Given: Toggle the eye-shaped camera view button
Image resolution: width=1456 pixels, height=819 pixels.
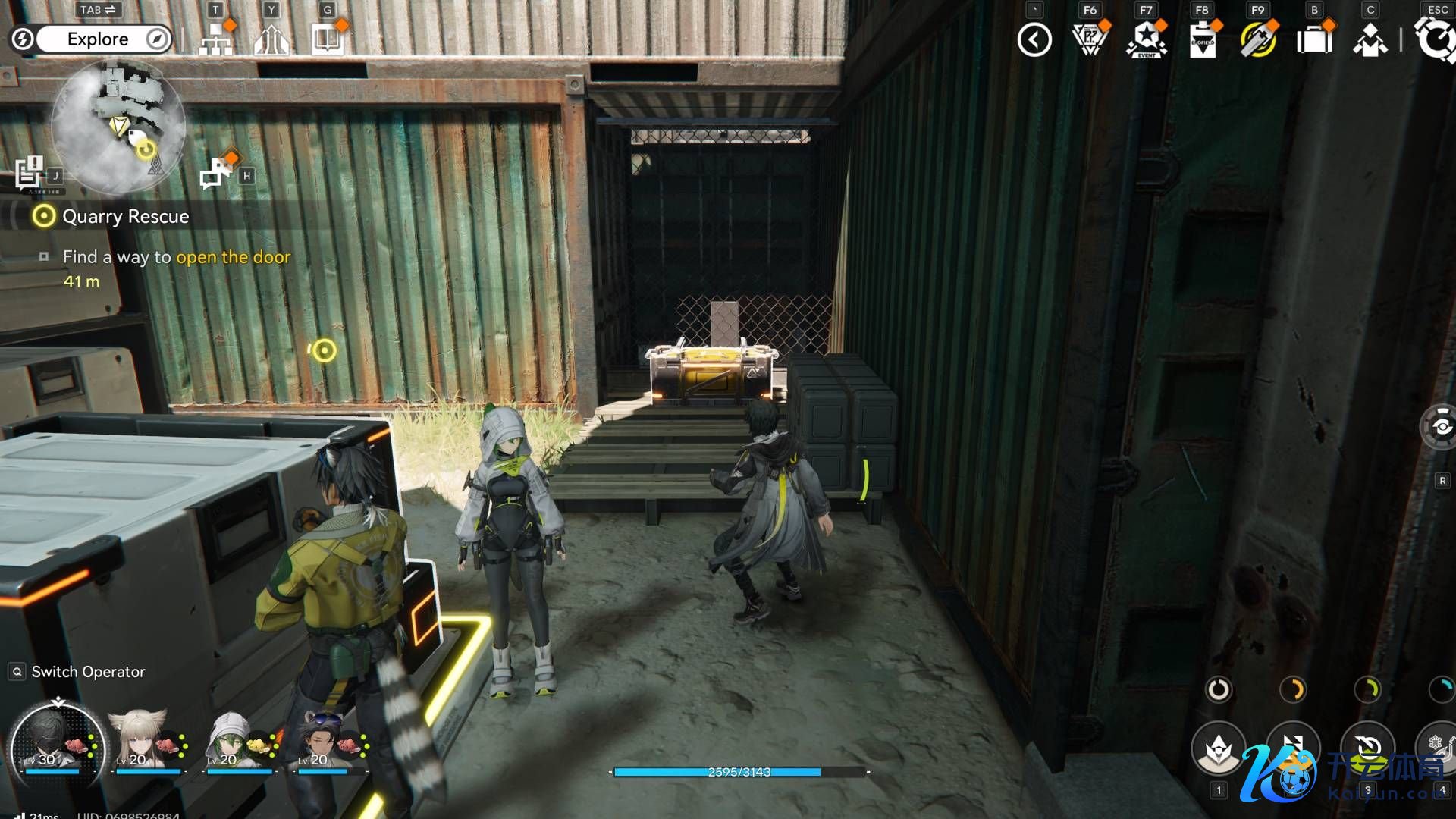Looking at the screenshot, I should pyautogui.click(x=1440, y=427).
